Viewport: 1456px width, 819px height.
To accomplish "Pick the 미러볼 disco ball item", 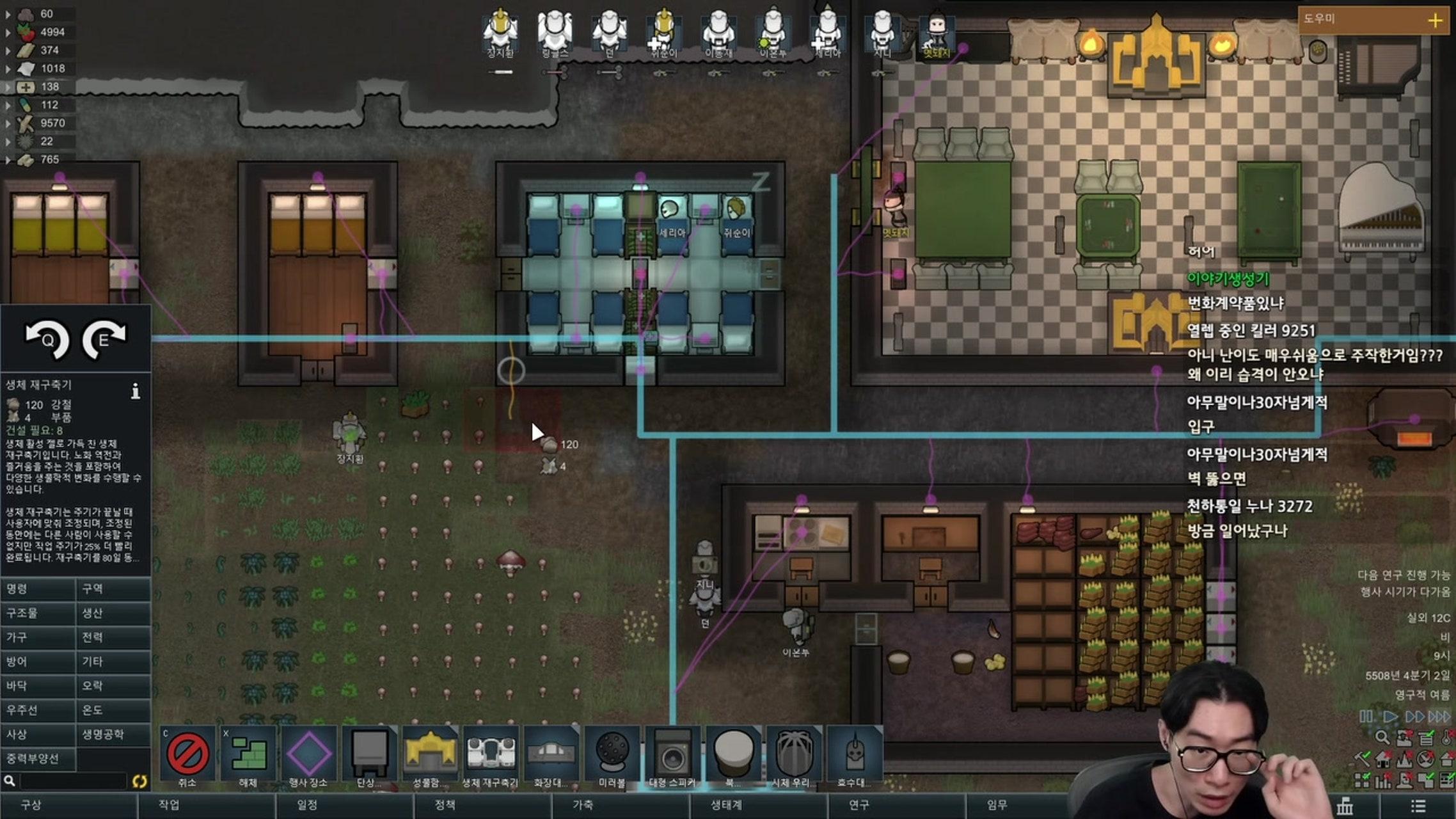I will (x=612, y=756).
